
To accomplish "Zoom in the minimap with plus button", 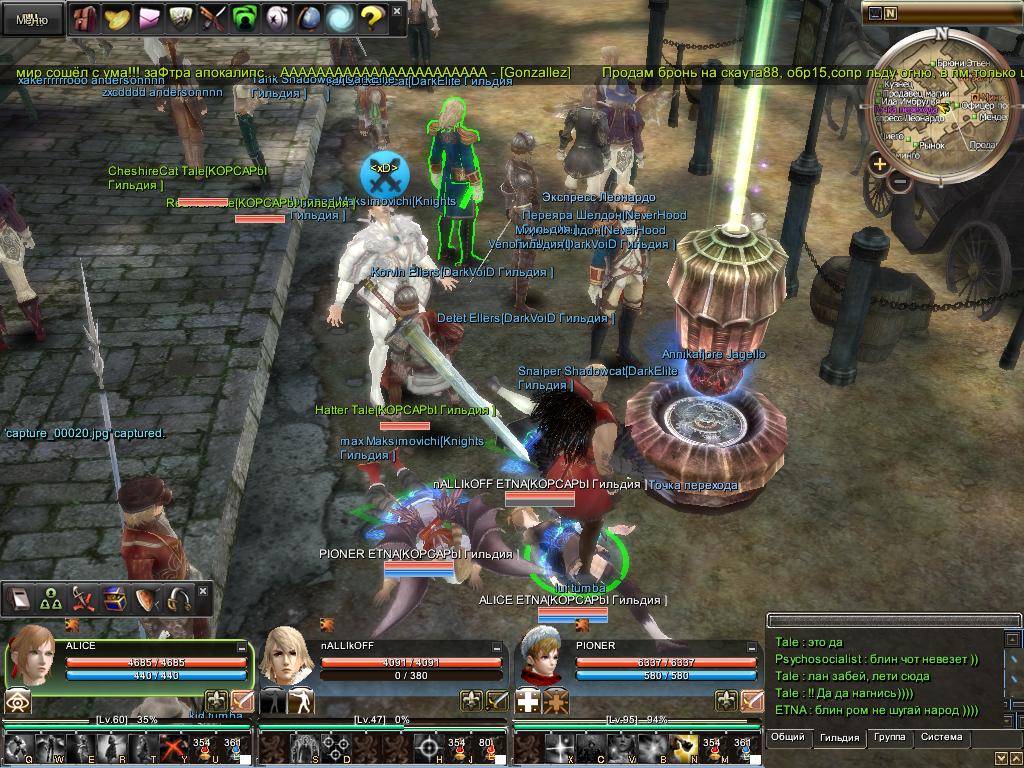I will click(879, 164).
